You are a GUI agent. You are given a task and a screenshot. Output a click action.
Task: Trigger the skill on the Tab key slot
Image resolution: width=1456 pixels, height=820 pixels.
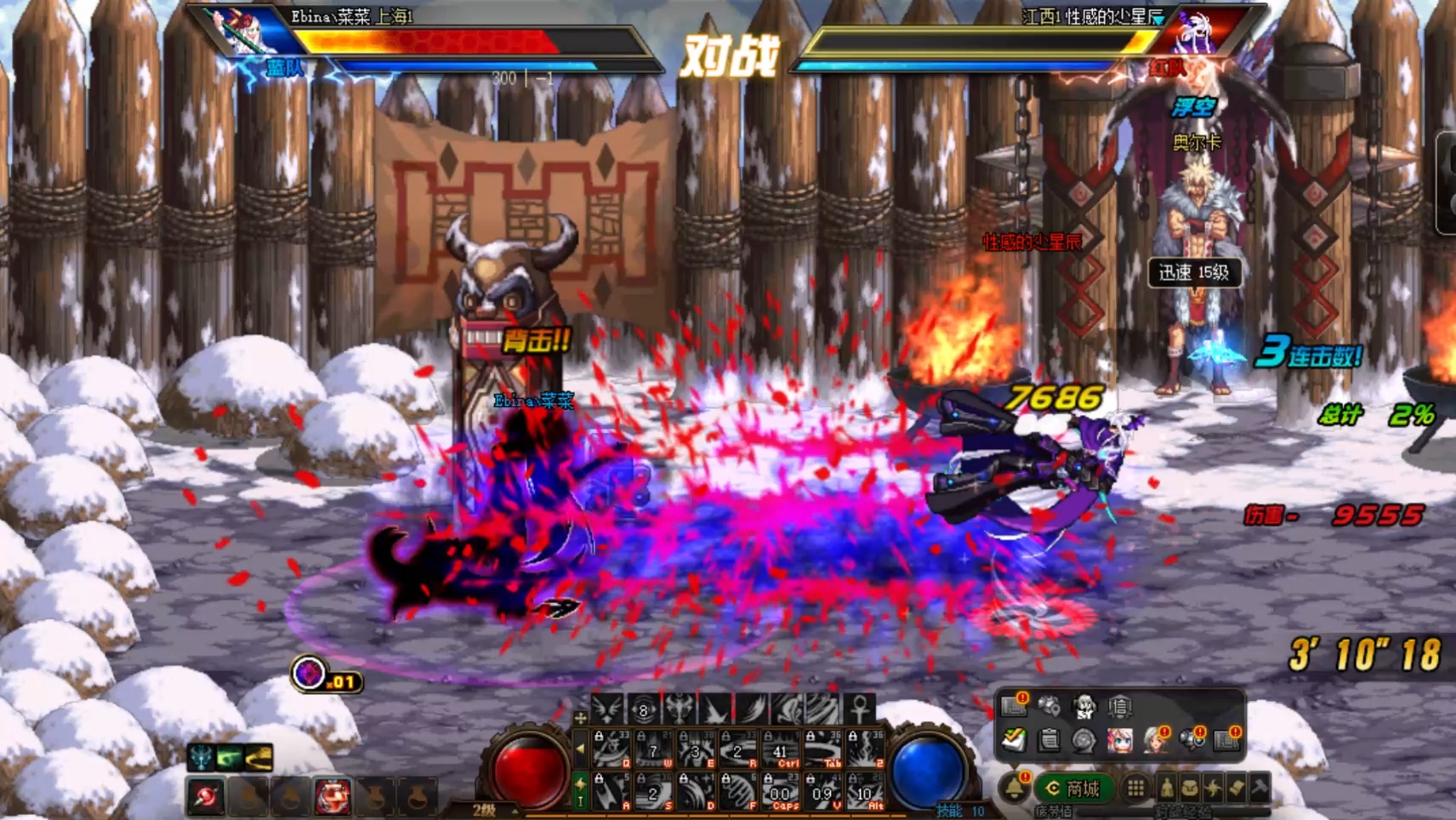tap(822, 749)
